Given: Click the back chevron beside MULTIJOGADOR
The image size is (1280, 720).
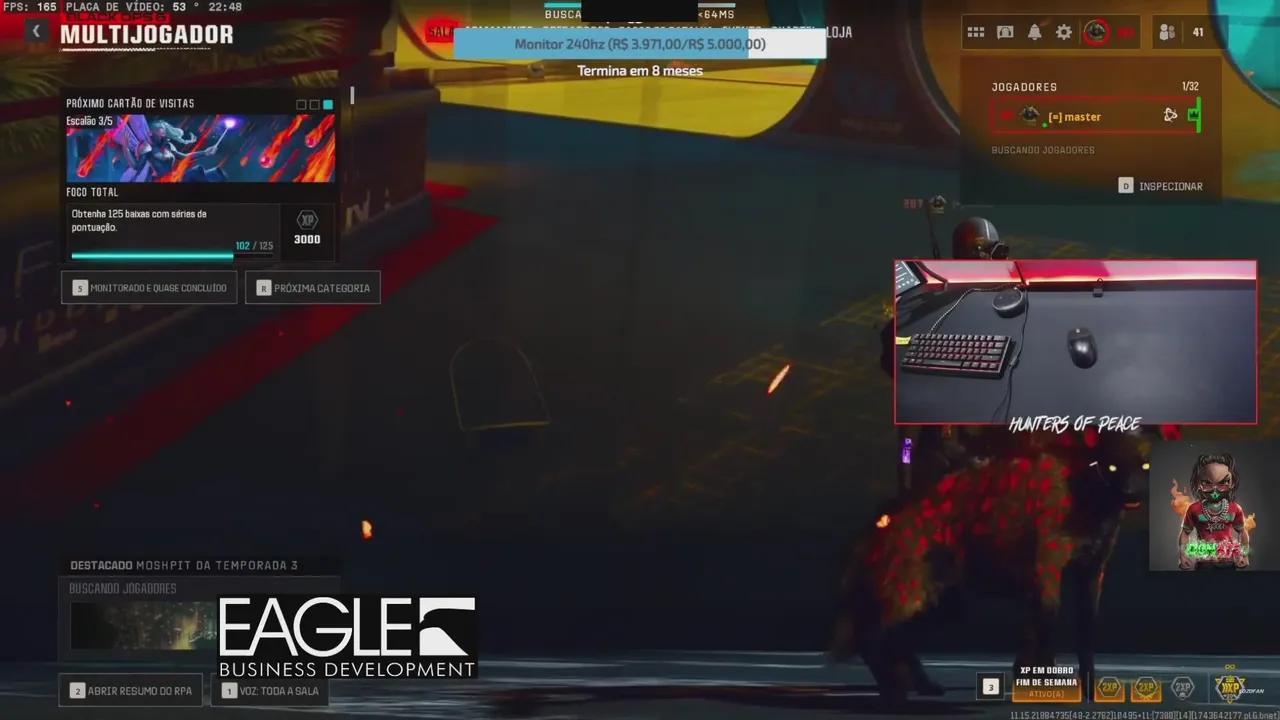Looking at the screenshot, I should pyautogui.click(x=36, y=31).
